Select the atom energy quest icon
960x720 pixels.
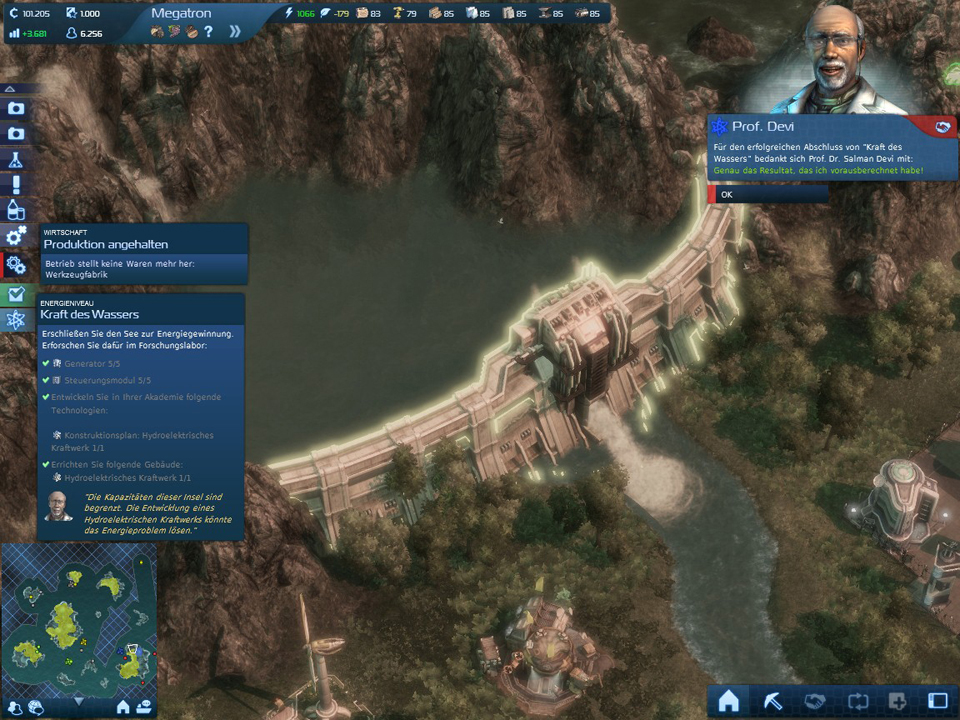15,320
